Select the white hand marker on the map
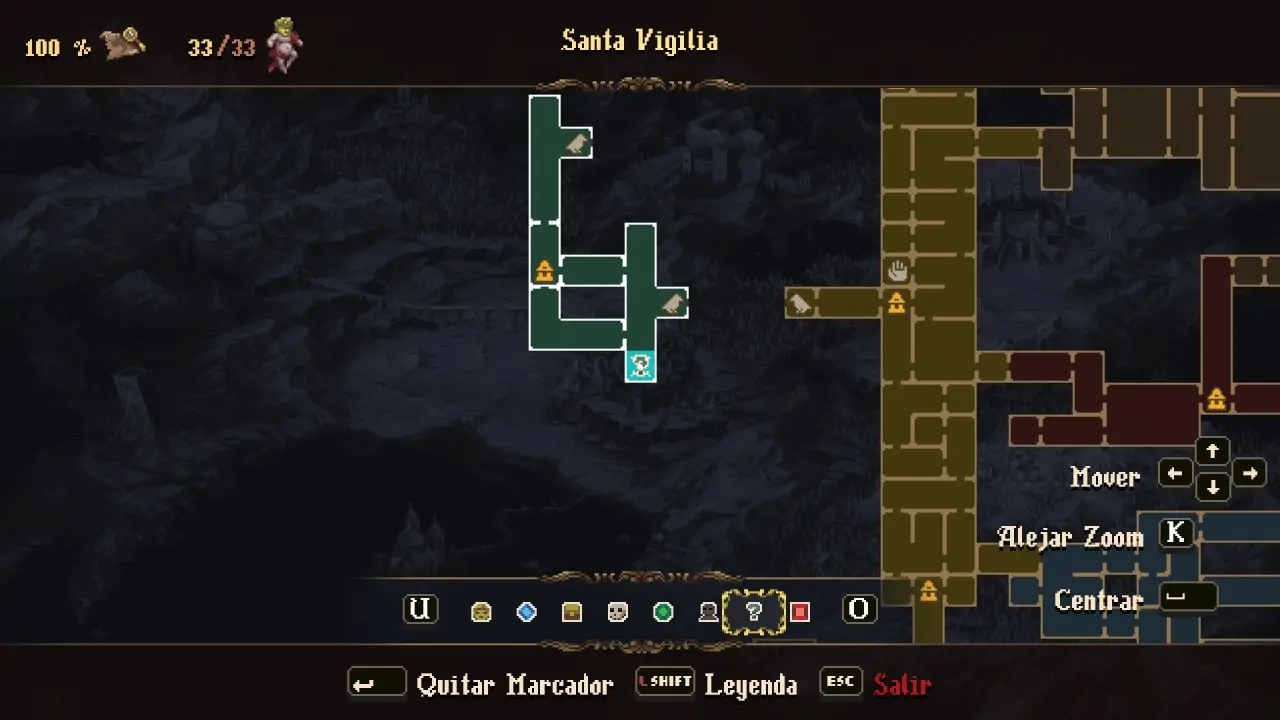Screen dimensions: 1280x720 (x=897, y=270)
